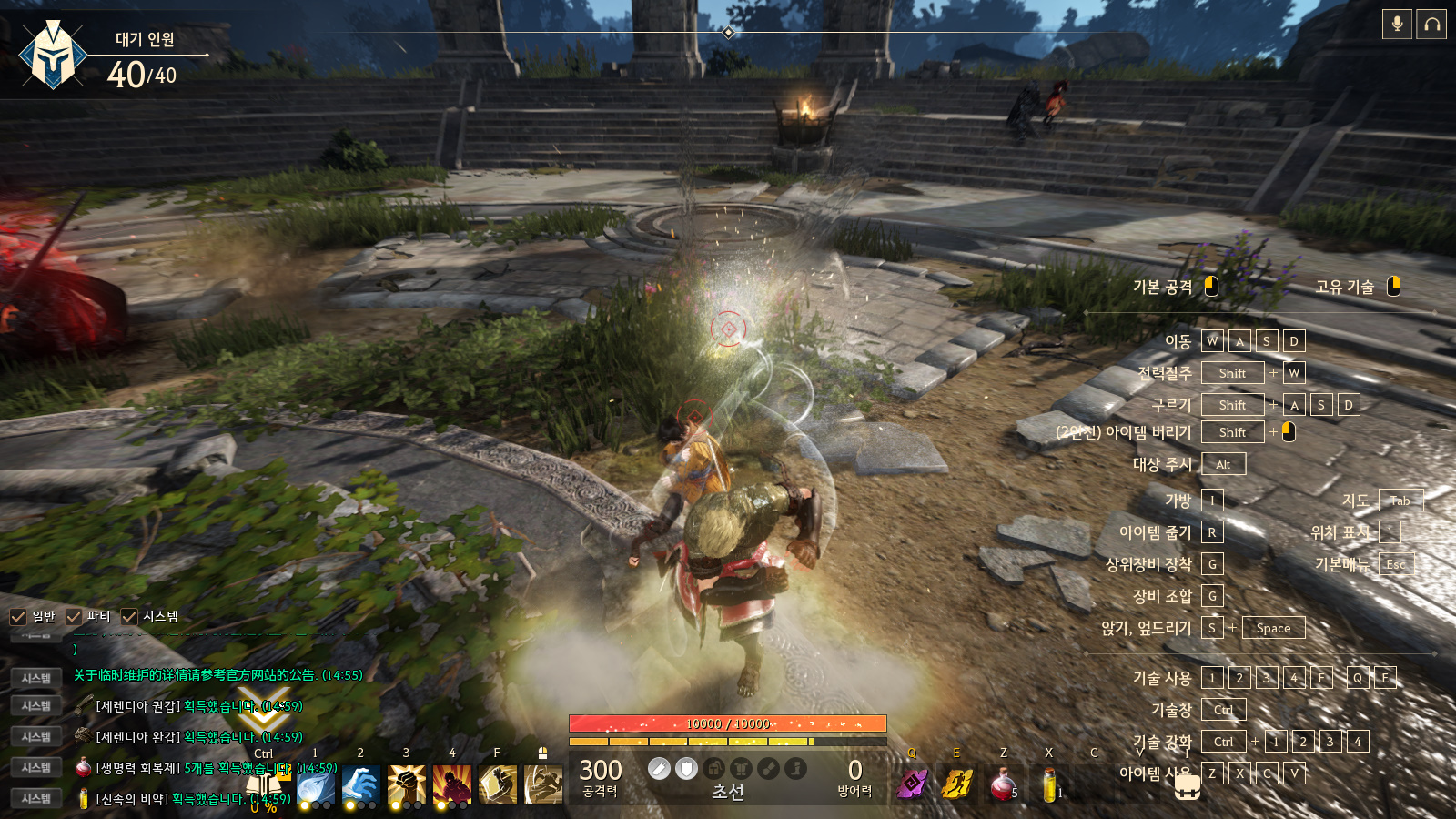This screenshot has width=1456, height=819.
Task: Select the shield equipment slot
Action: click(x=687, y=769)
